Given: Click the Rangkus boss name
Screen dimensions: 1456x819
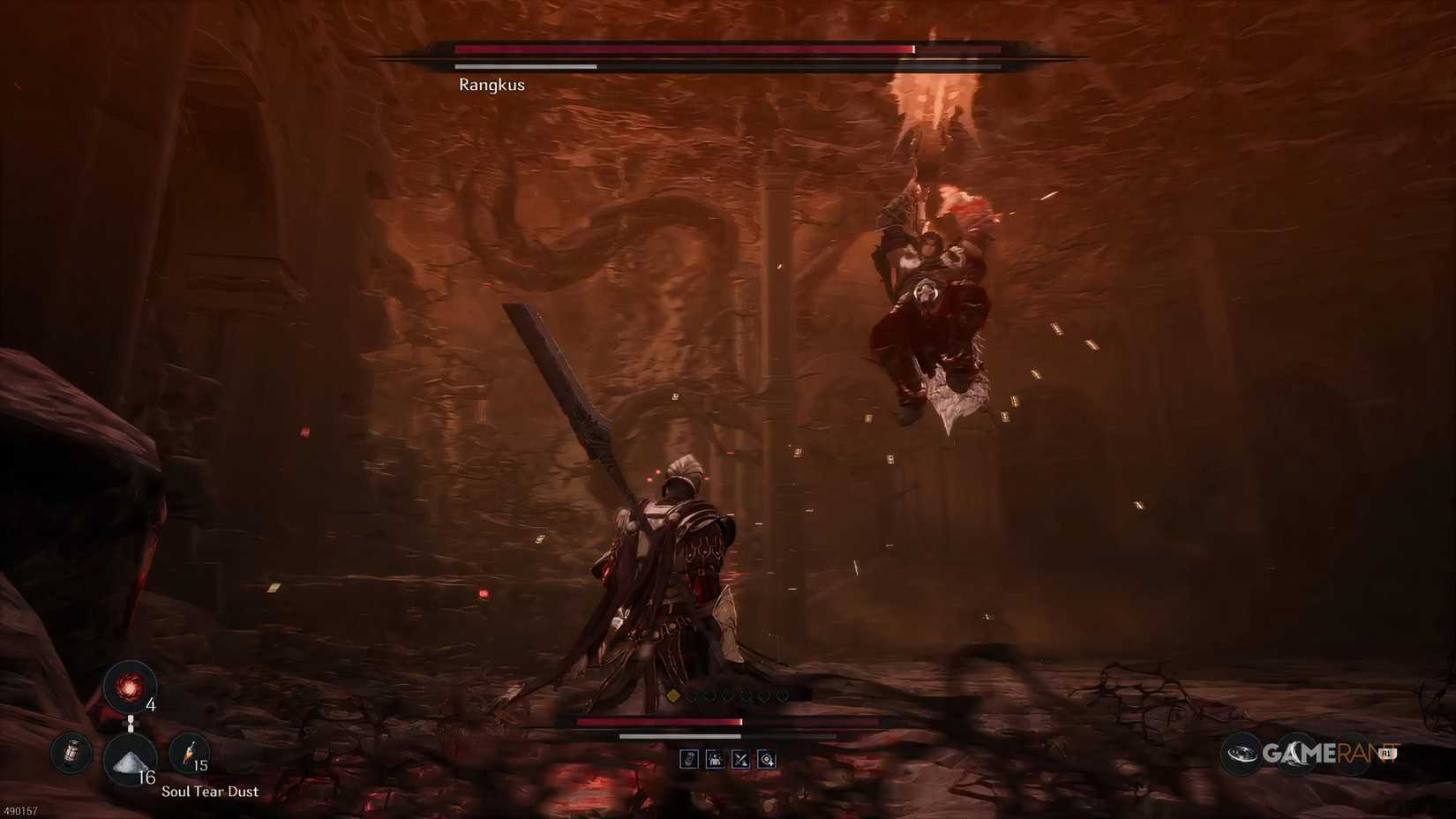Looking at the screenshot, I should pyautogui.click(x=492, y=84).
